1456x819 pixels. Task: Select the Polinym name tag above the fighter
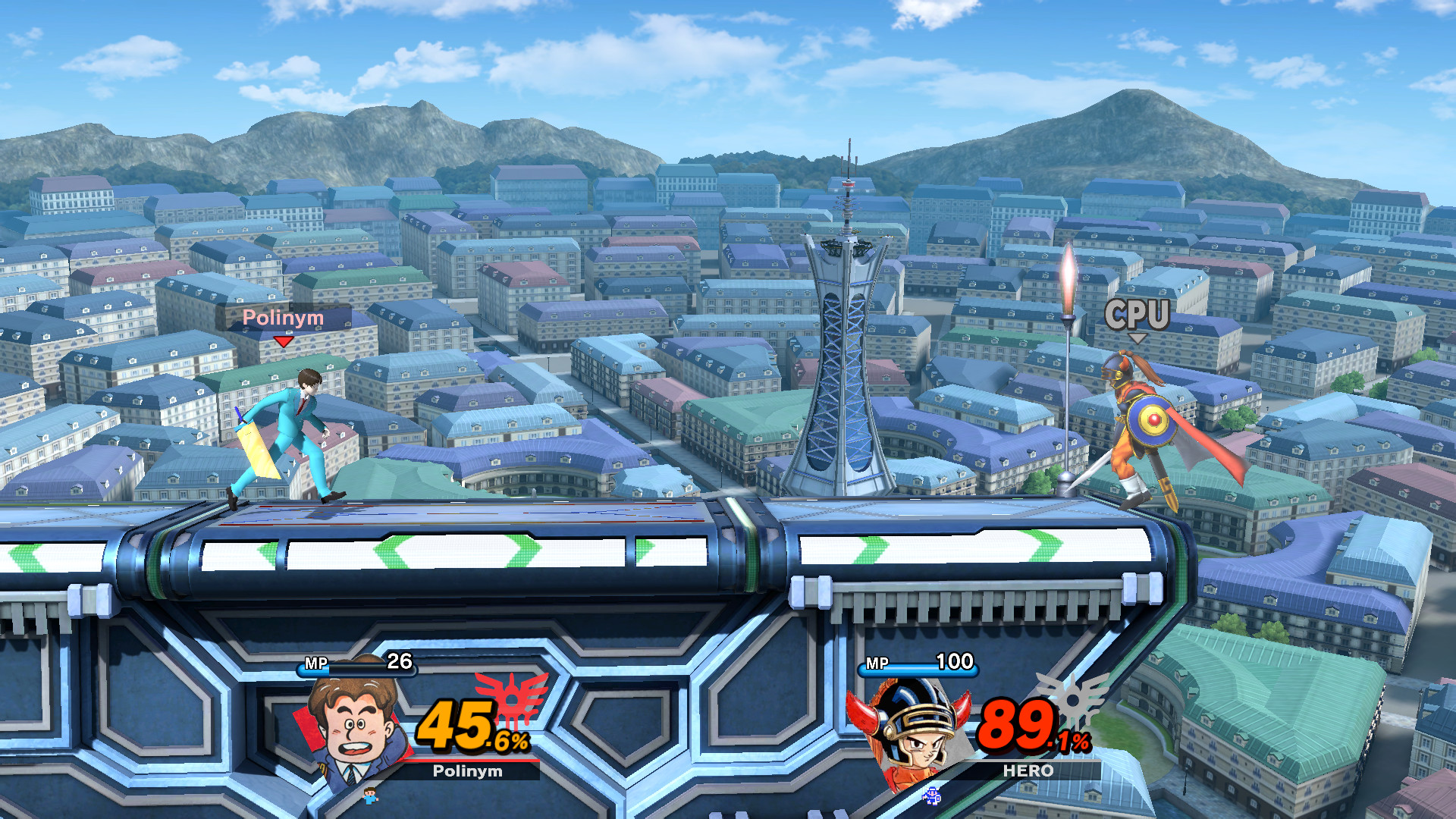tap(284, 318)
